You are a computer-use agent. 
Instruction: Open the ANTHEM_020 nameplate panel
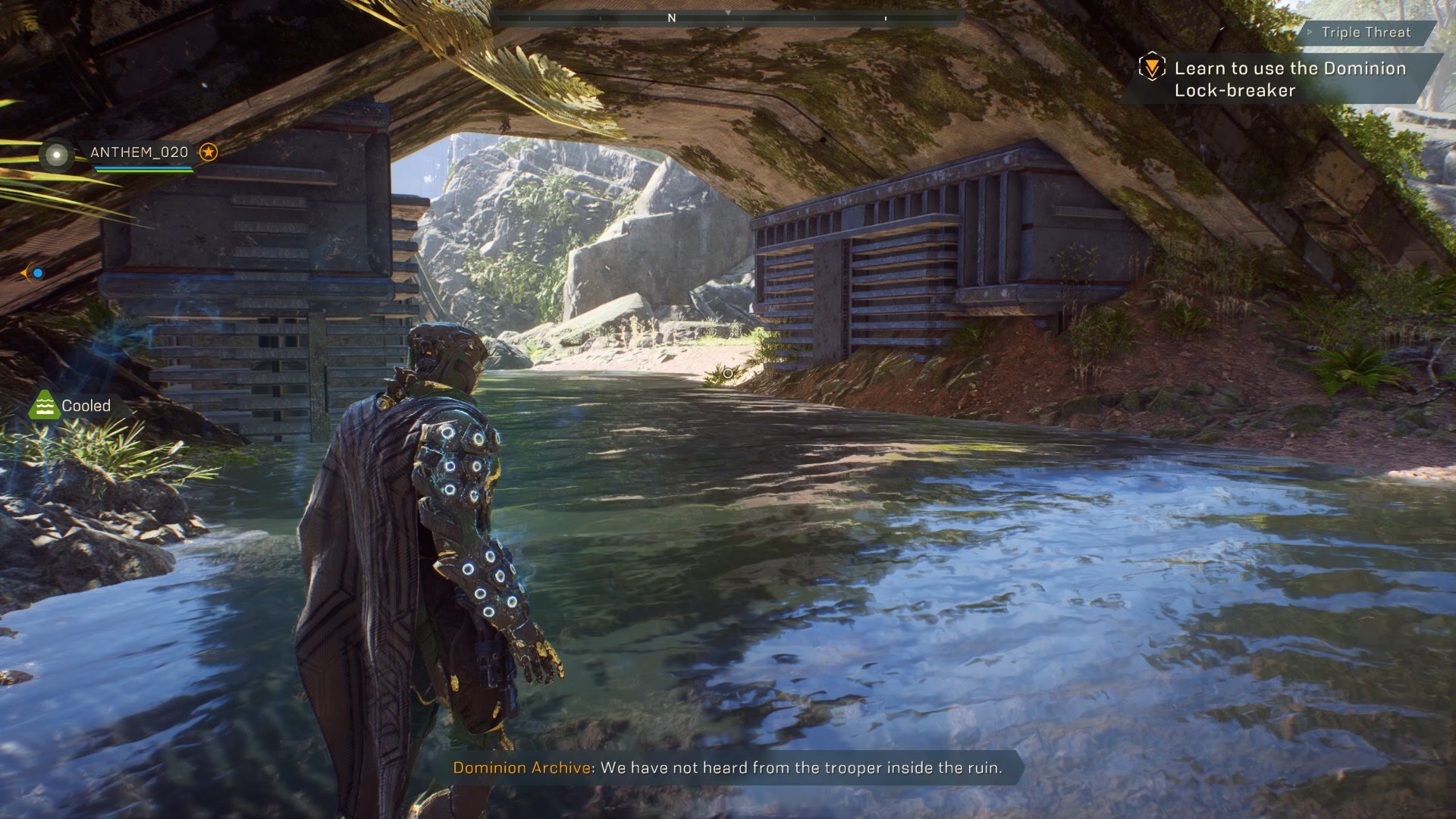(x=139, y=152)
